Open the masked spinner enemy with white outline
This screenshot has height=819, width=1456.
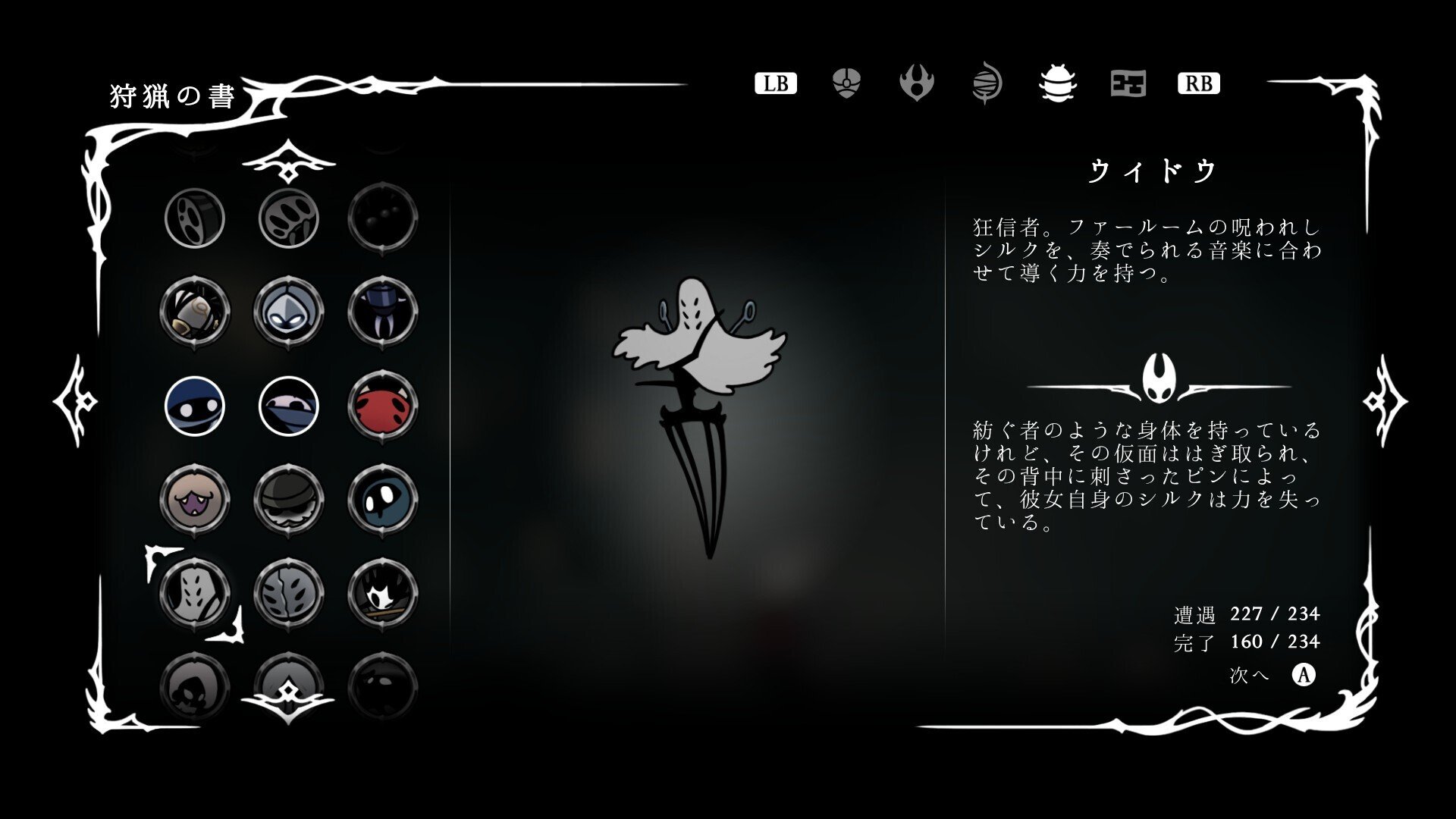[x=290, y=407]
